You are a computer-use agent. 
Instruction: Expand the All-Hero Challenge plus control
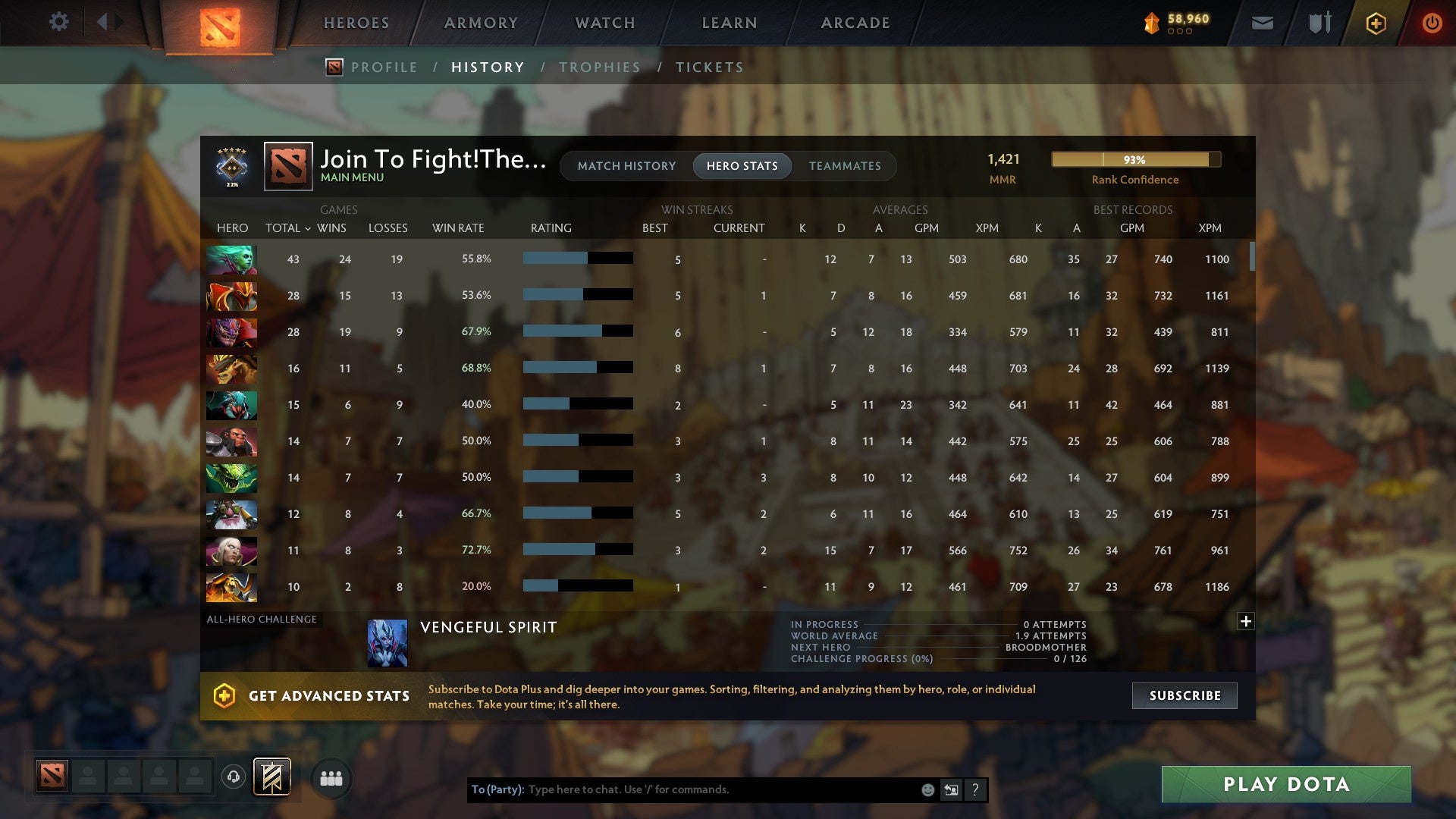point(1246,621)
